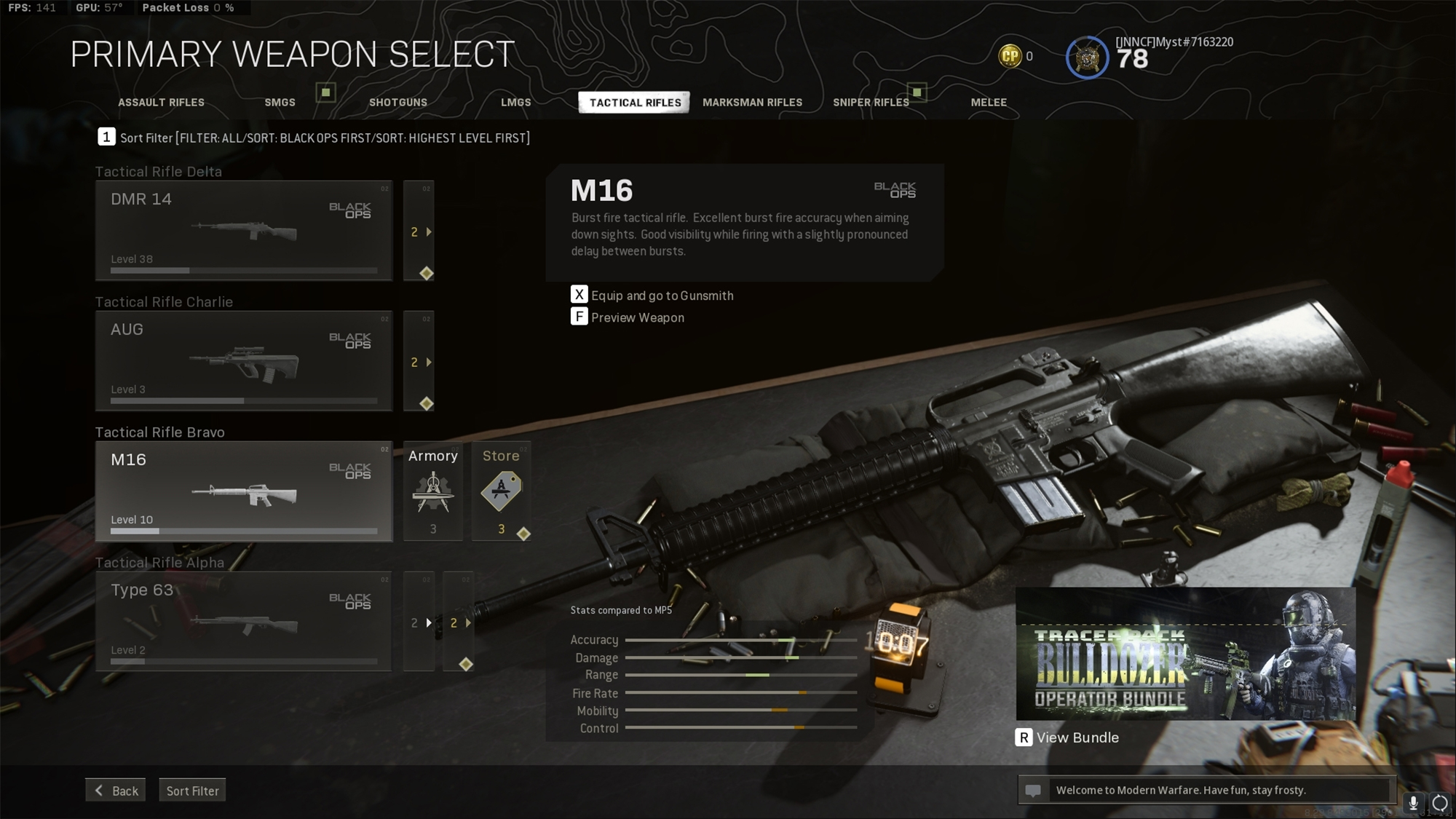Click the chat bubble icon
Viewport: 1456px width, 819px height.
point(1033,789)
